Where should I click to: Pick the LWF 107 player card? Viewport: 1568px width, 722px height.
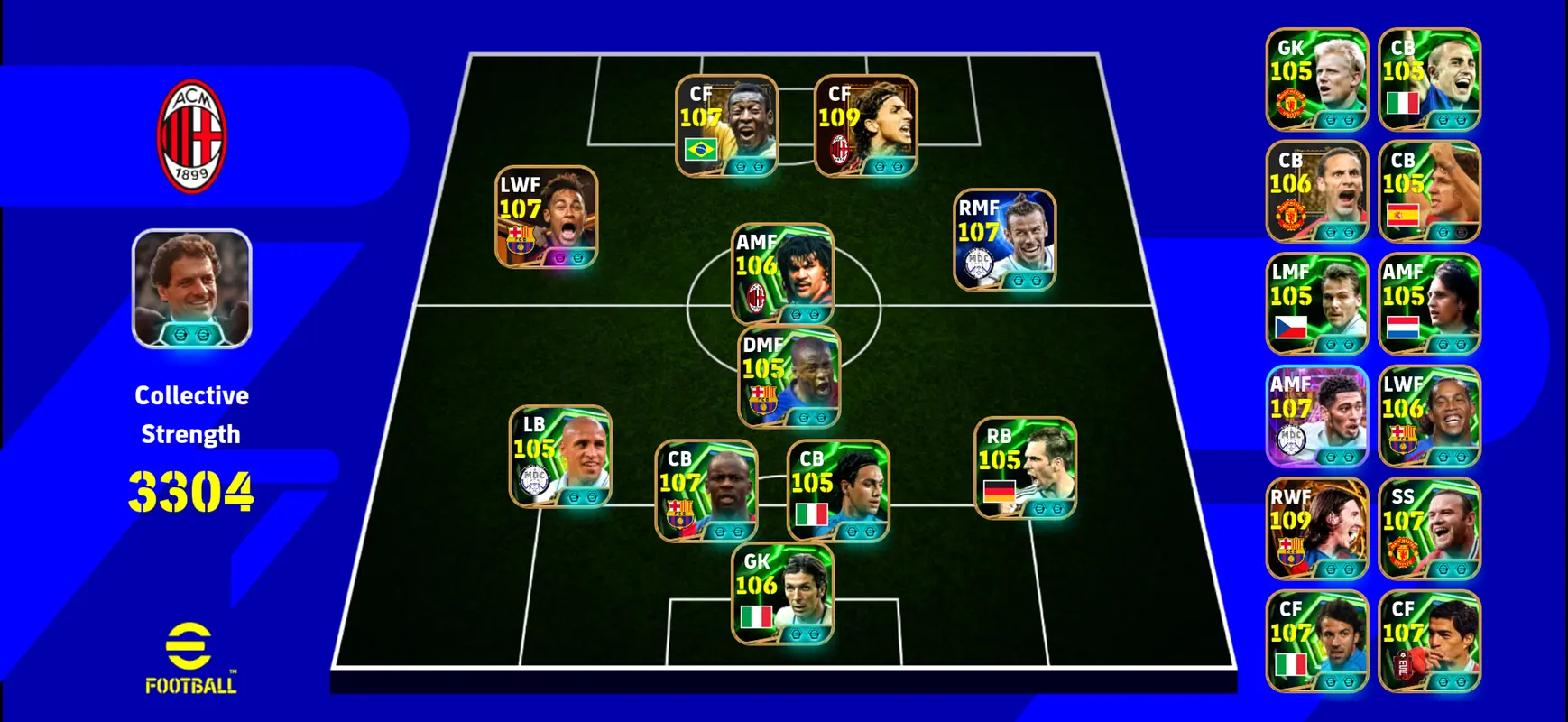546,218
